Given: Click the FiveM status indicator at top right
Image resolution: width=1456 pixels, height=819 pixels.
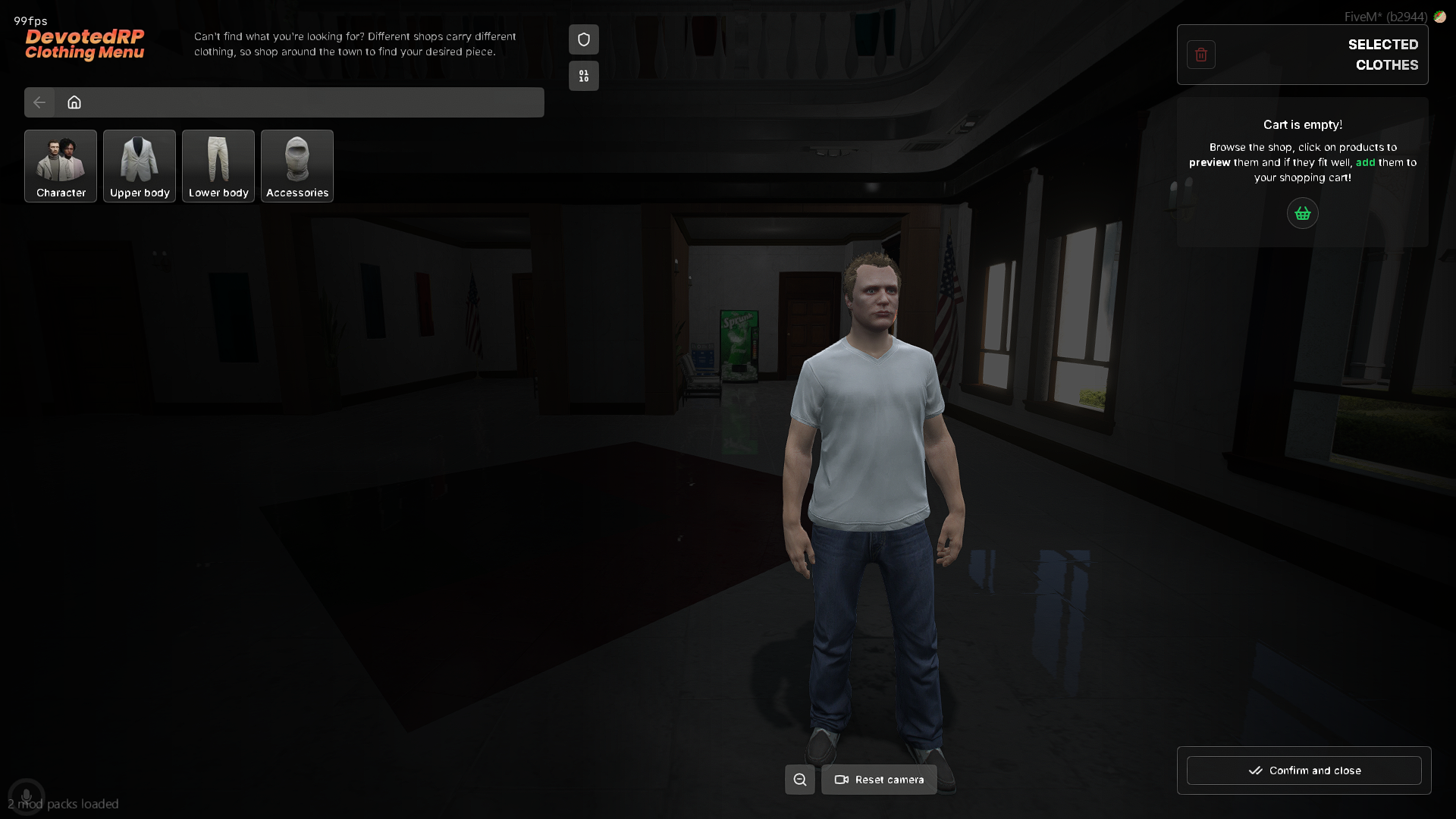Looking at the screenshot, I should pyautogui.click(x=1385, y=16).
